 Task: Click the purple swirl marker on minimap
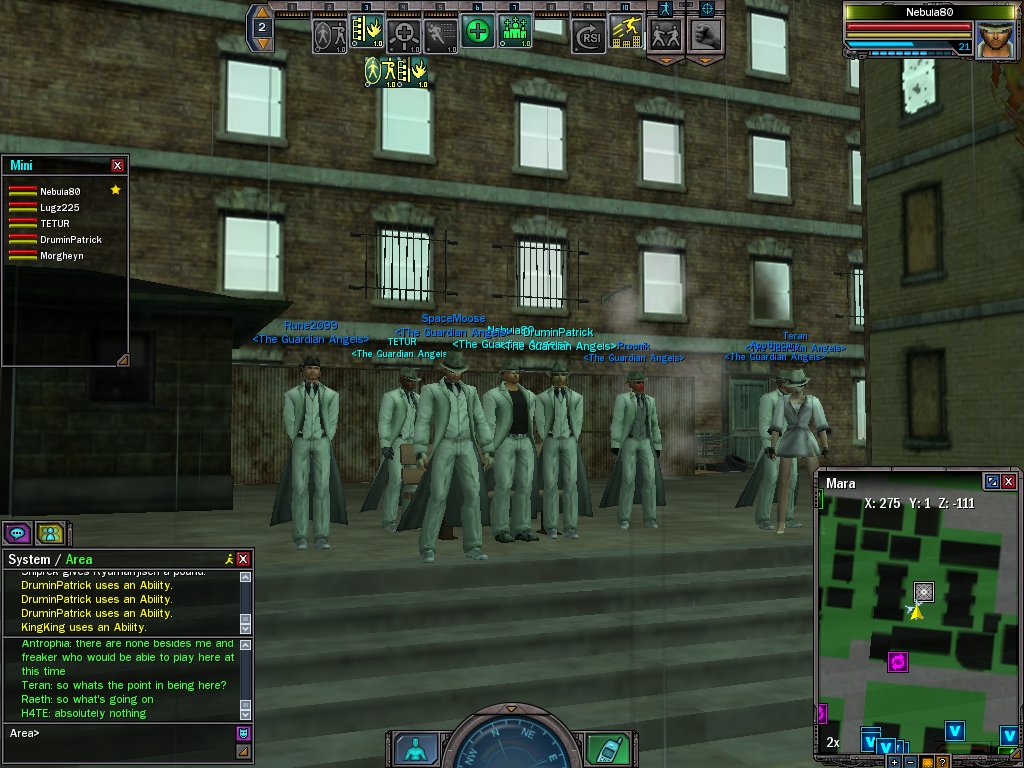(898, 661)
